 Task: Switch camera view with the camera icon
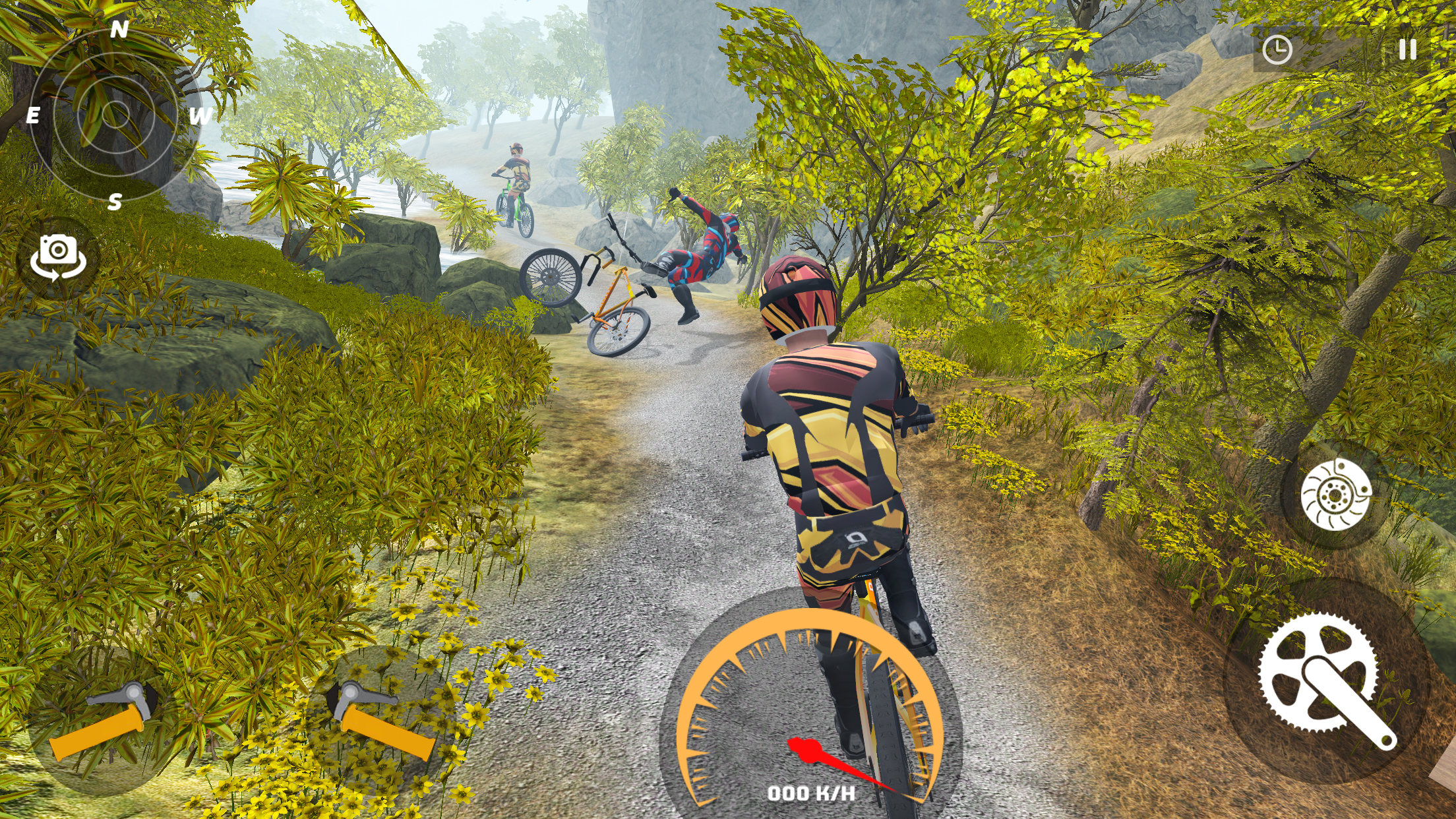[58, 257]
